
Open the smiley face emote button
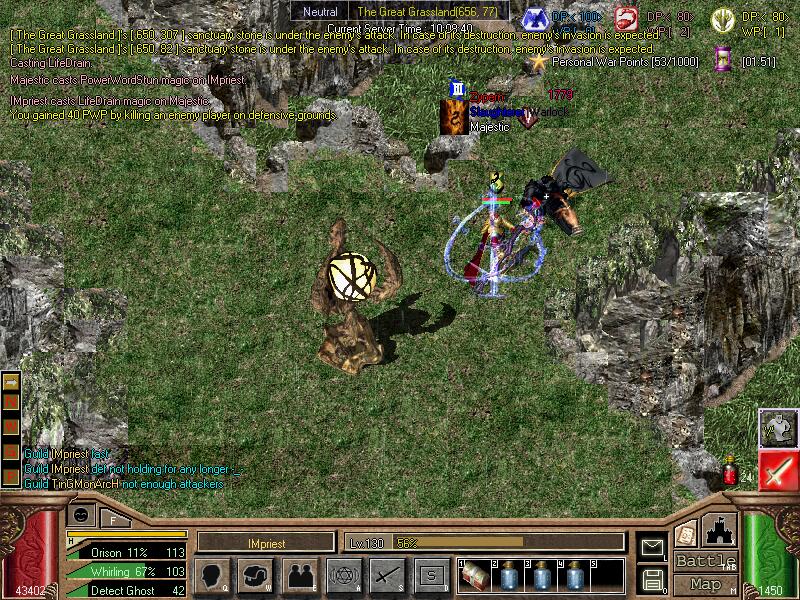click(81, 514)
